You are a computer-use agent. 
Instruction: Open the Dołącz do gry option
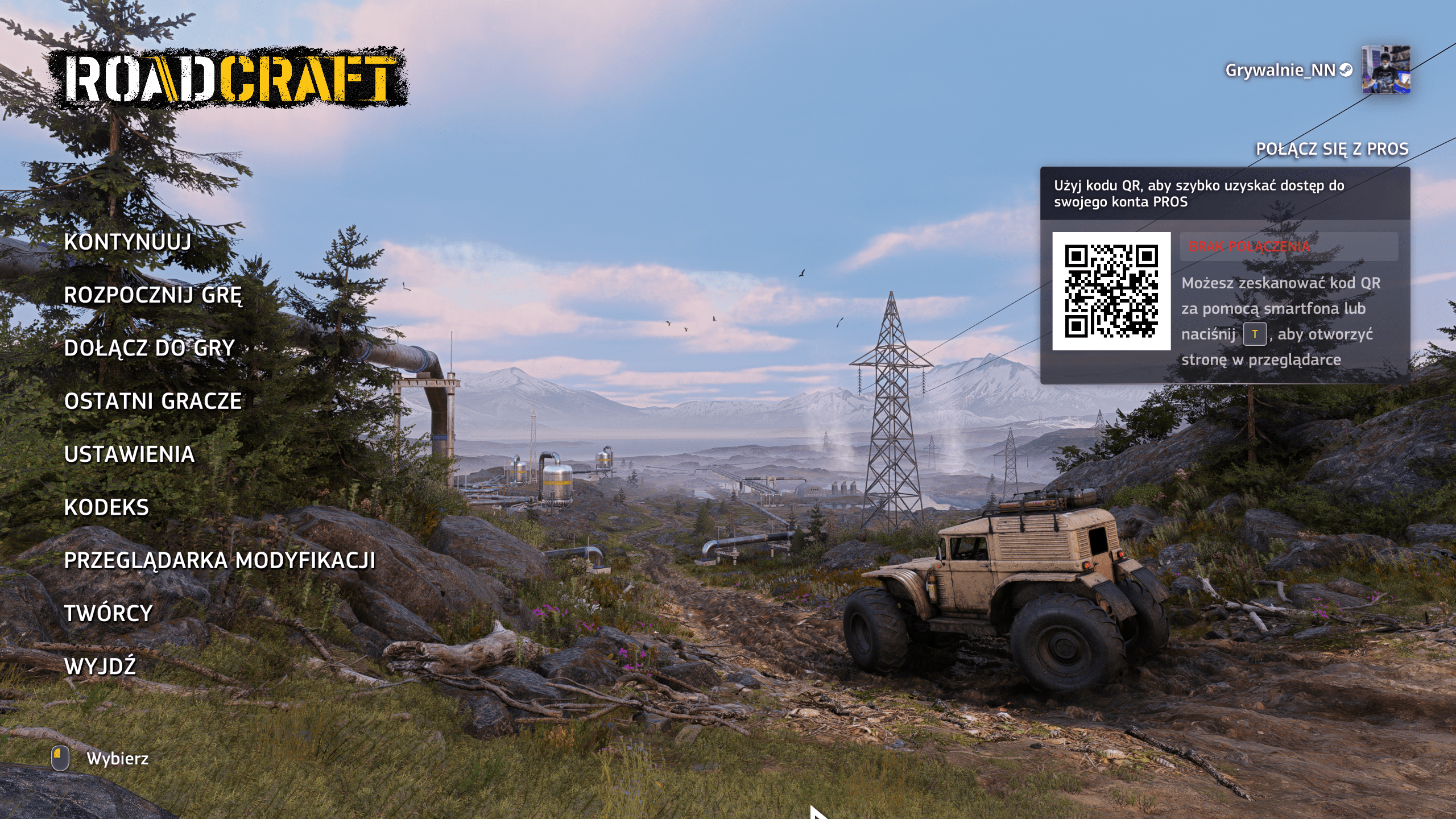tap(149, 348)
